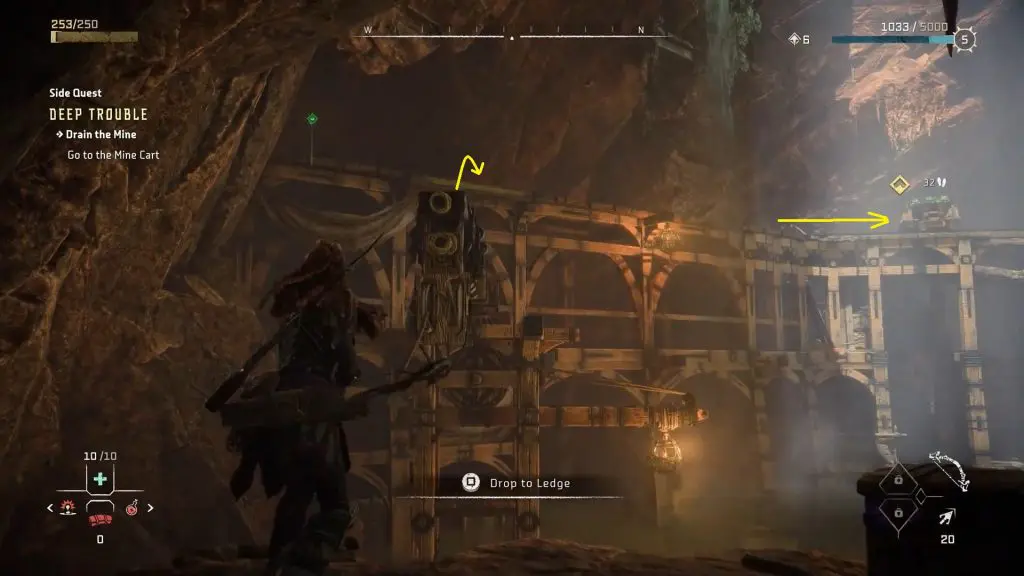Open the level 5 badge

click(x=964, y=40)
